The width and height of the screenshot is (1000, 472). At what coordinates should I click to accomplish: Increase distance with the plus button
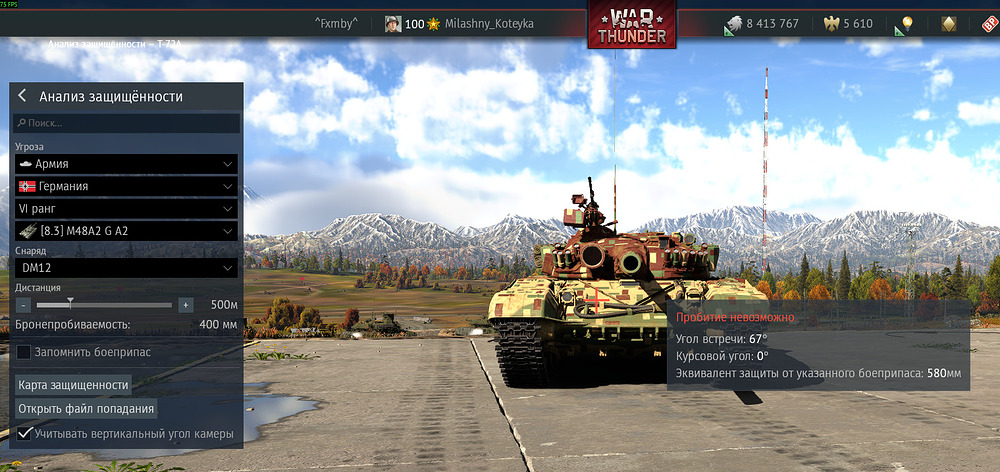click(x=185, y=304)
